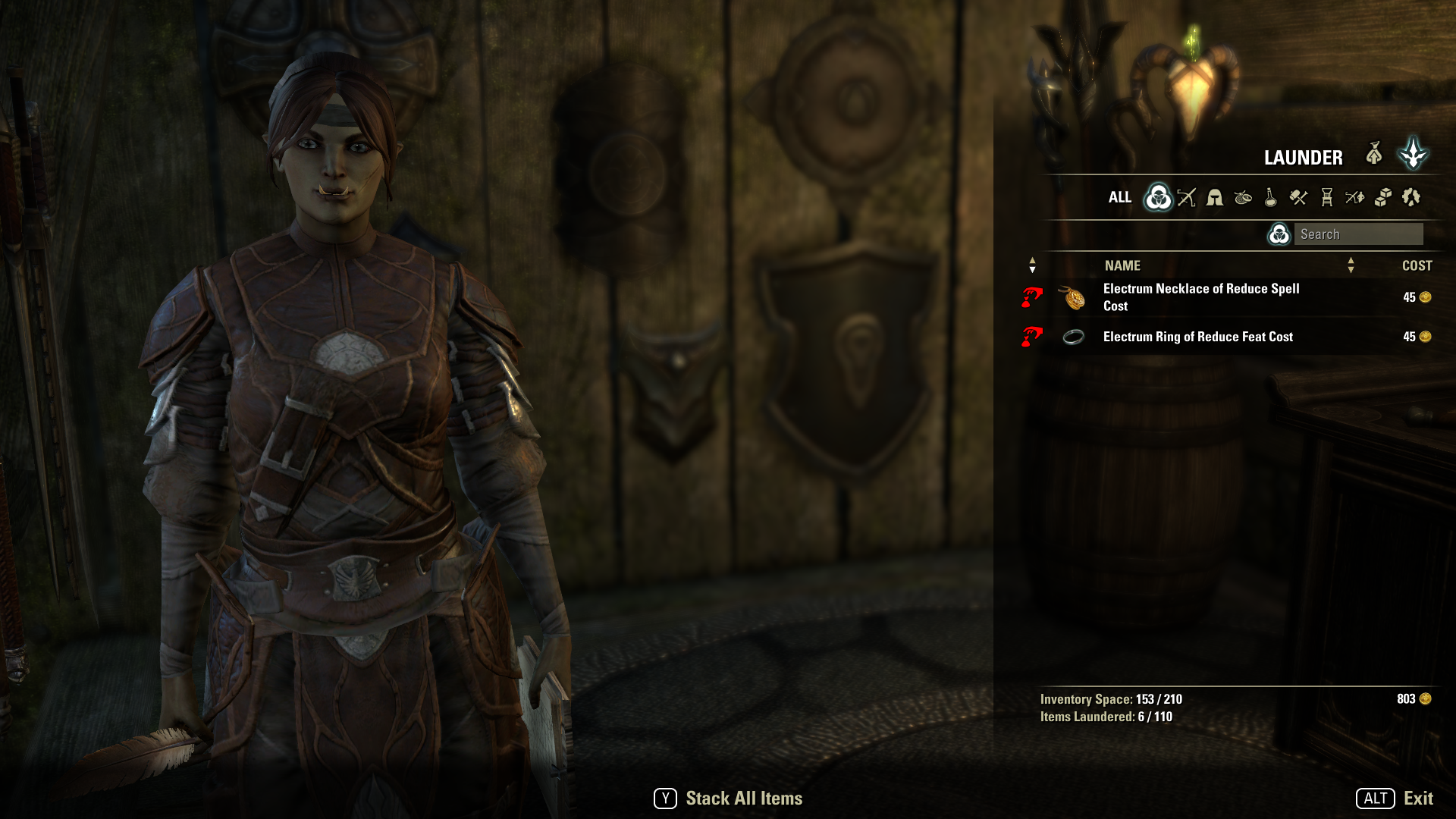Sort the list by Cost column
1456x819 pixels.
click(1417, 266)
